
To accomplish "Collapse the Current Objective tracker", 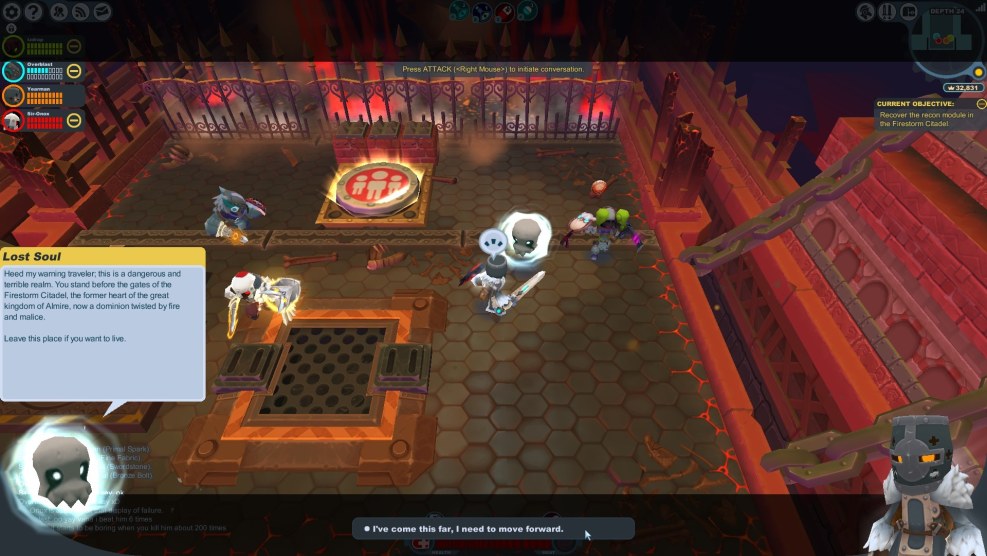I will click(x=981, y=103).
